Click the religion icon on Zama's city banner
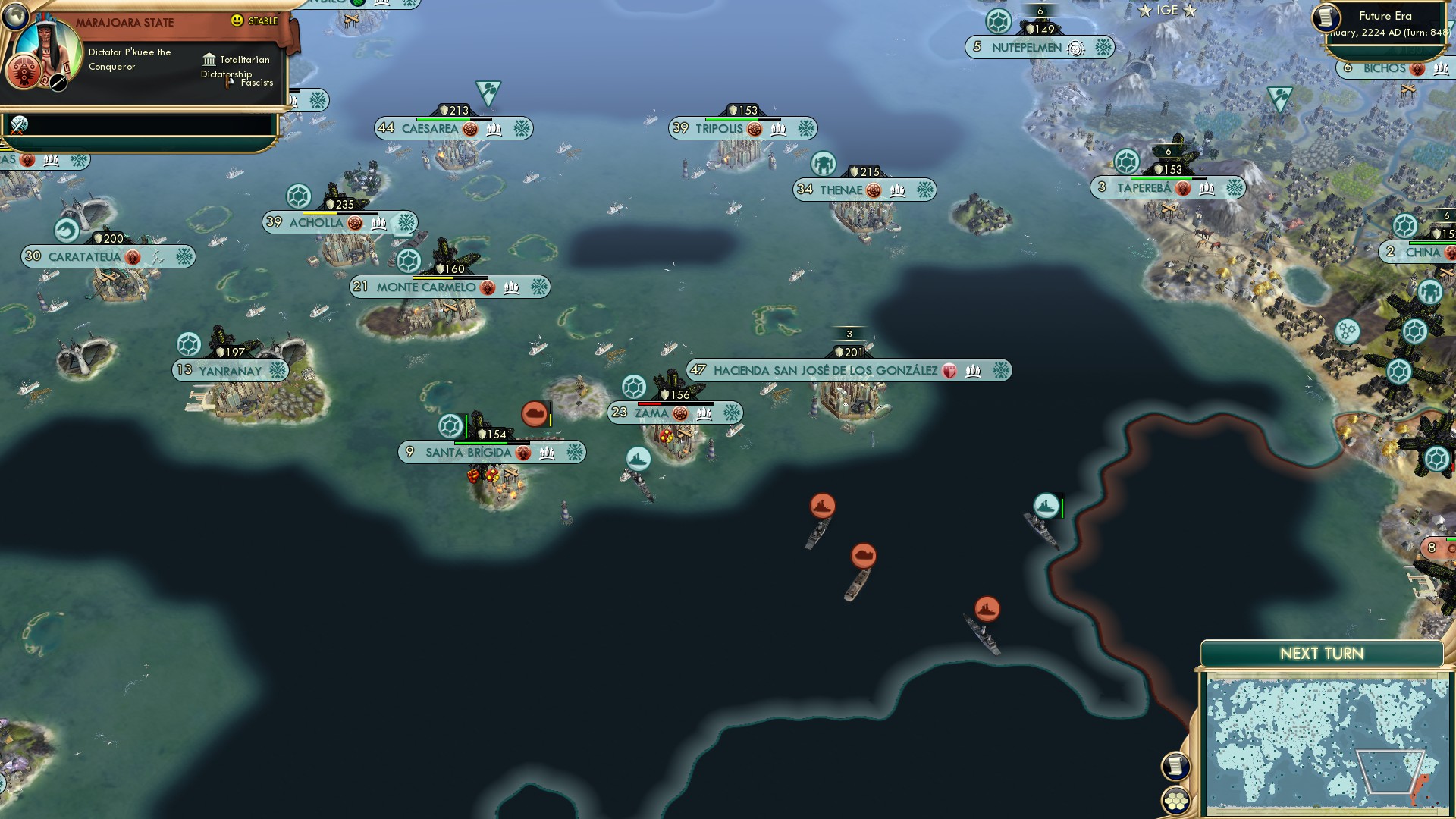1456x819 pixels. pyautogui.click(x=681, y=414)
